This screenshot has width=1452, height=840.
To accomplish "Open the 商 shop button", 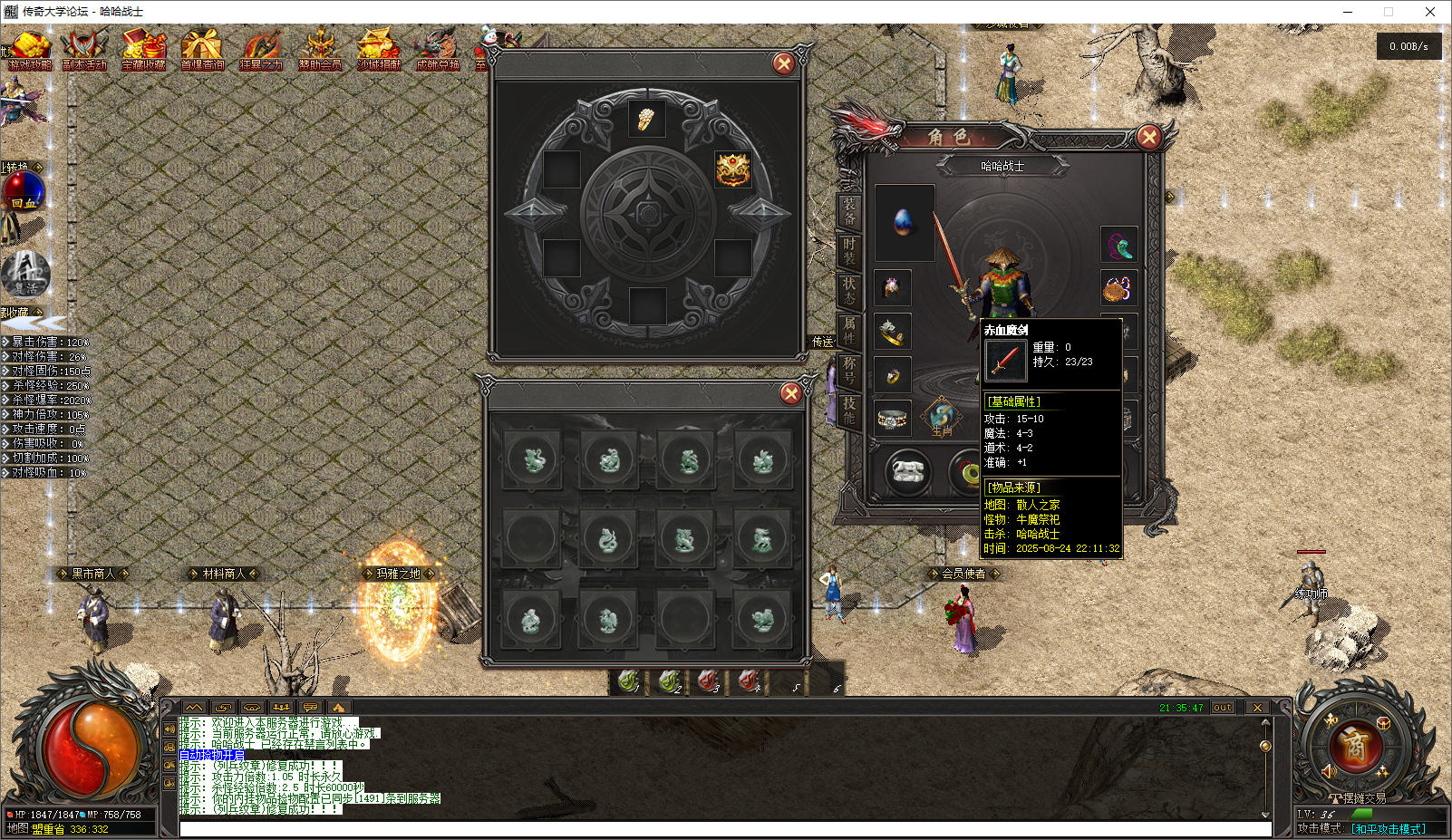I will coord(1354,747).
